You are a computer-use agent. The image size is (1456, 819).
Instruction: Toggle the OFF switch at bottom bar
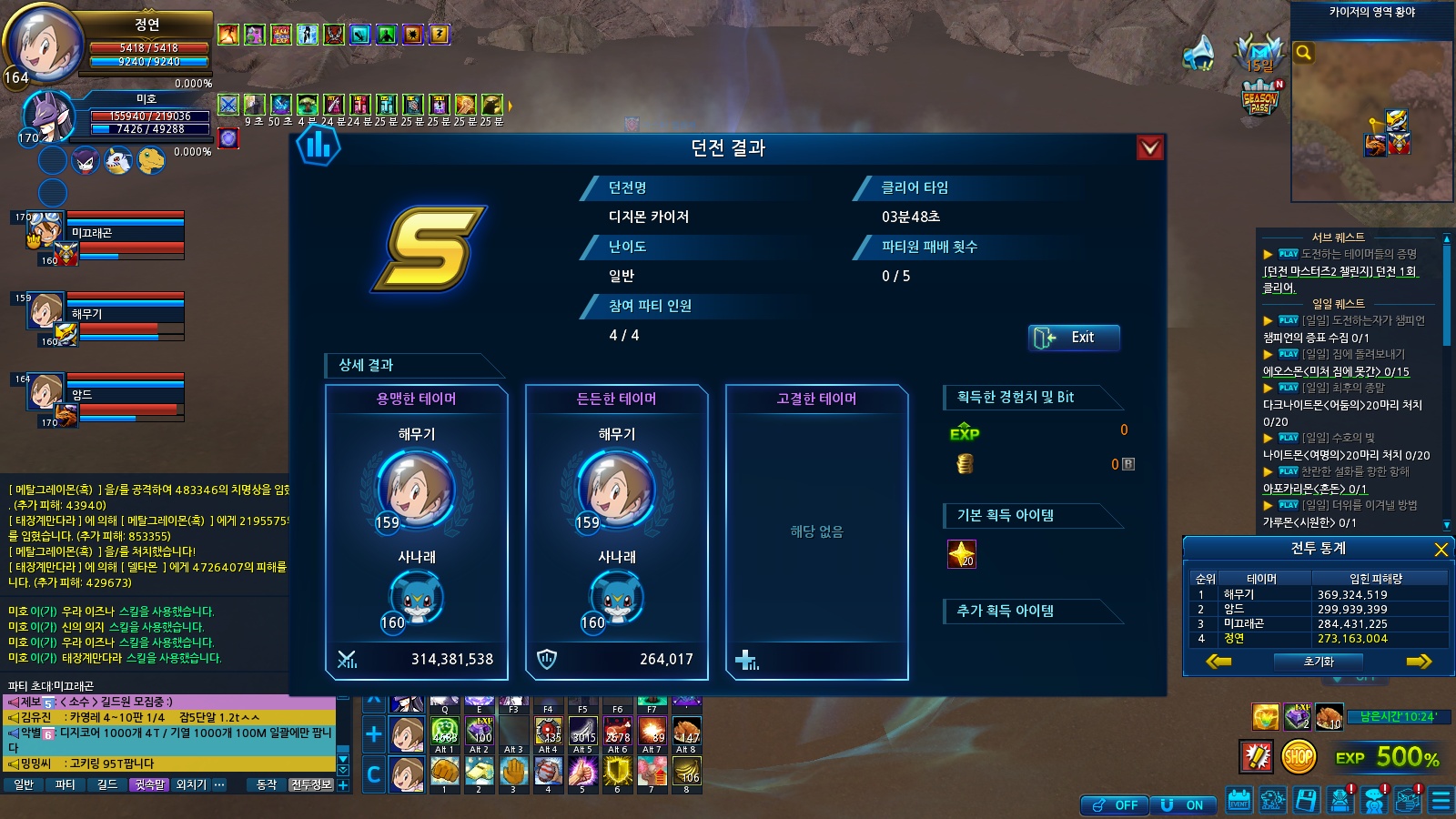[1115, 805]
